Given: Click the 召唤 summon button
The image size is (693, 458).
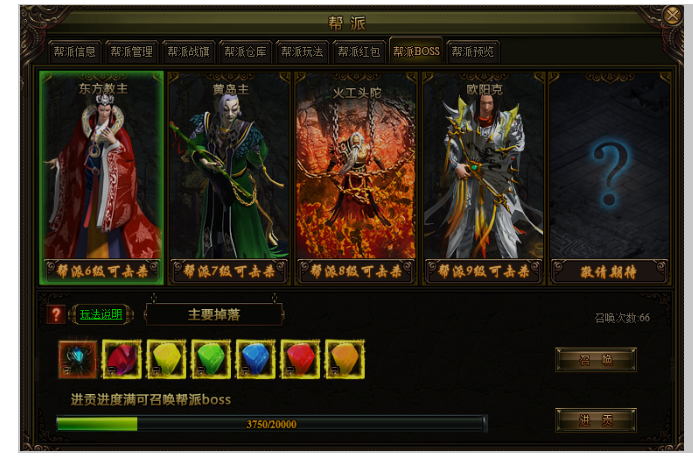Looking at the screenshot, I should coord(595,359).
